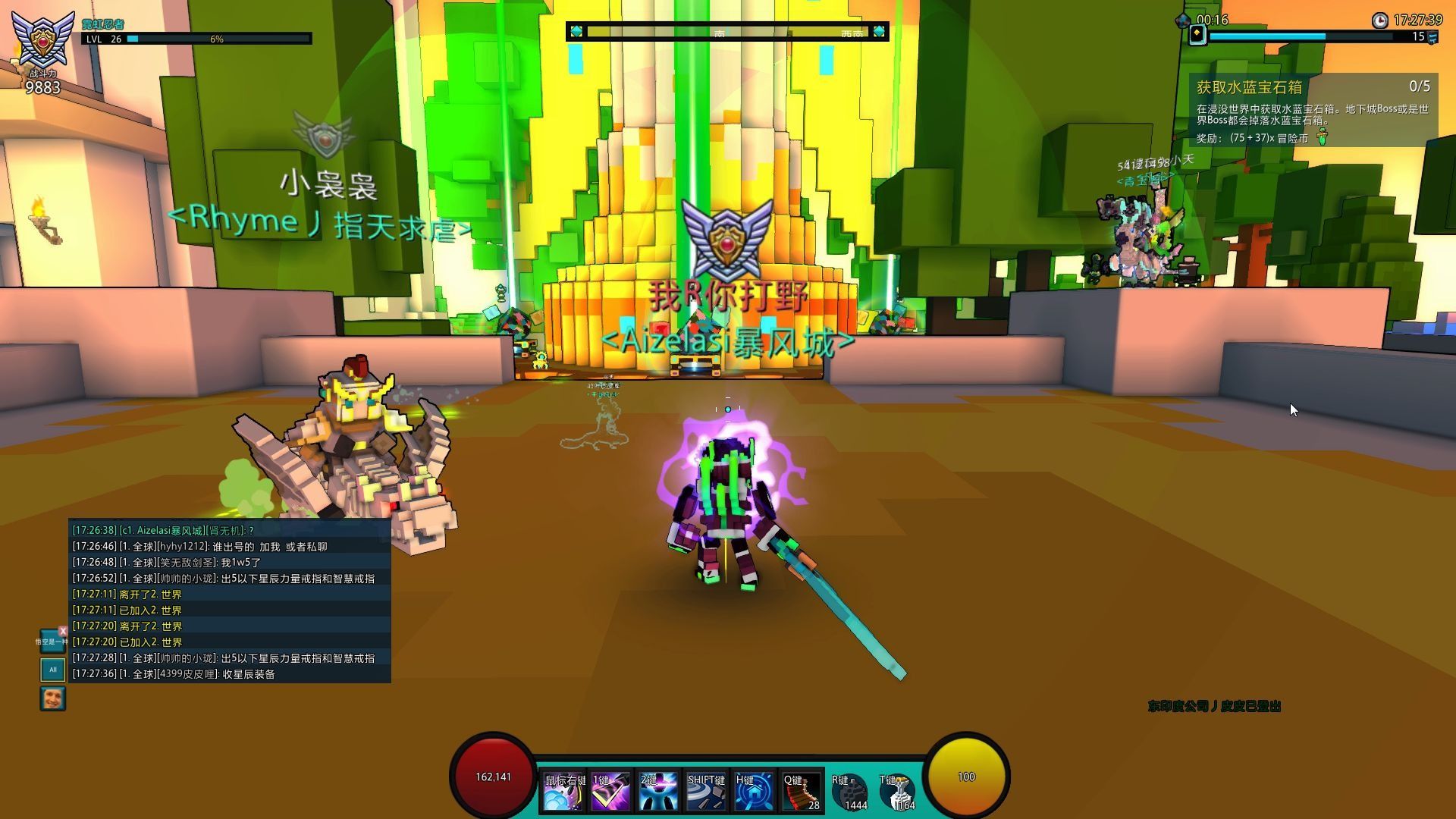Click the latest chat message from 4399皮皮哩
This screenshot has width=1456, height=819.
tap(174, 674)
